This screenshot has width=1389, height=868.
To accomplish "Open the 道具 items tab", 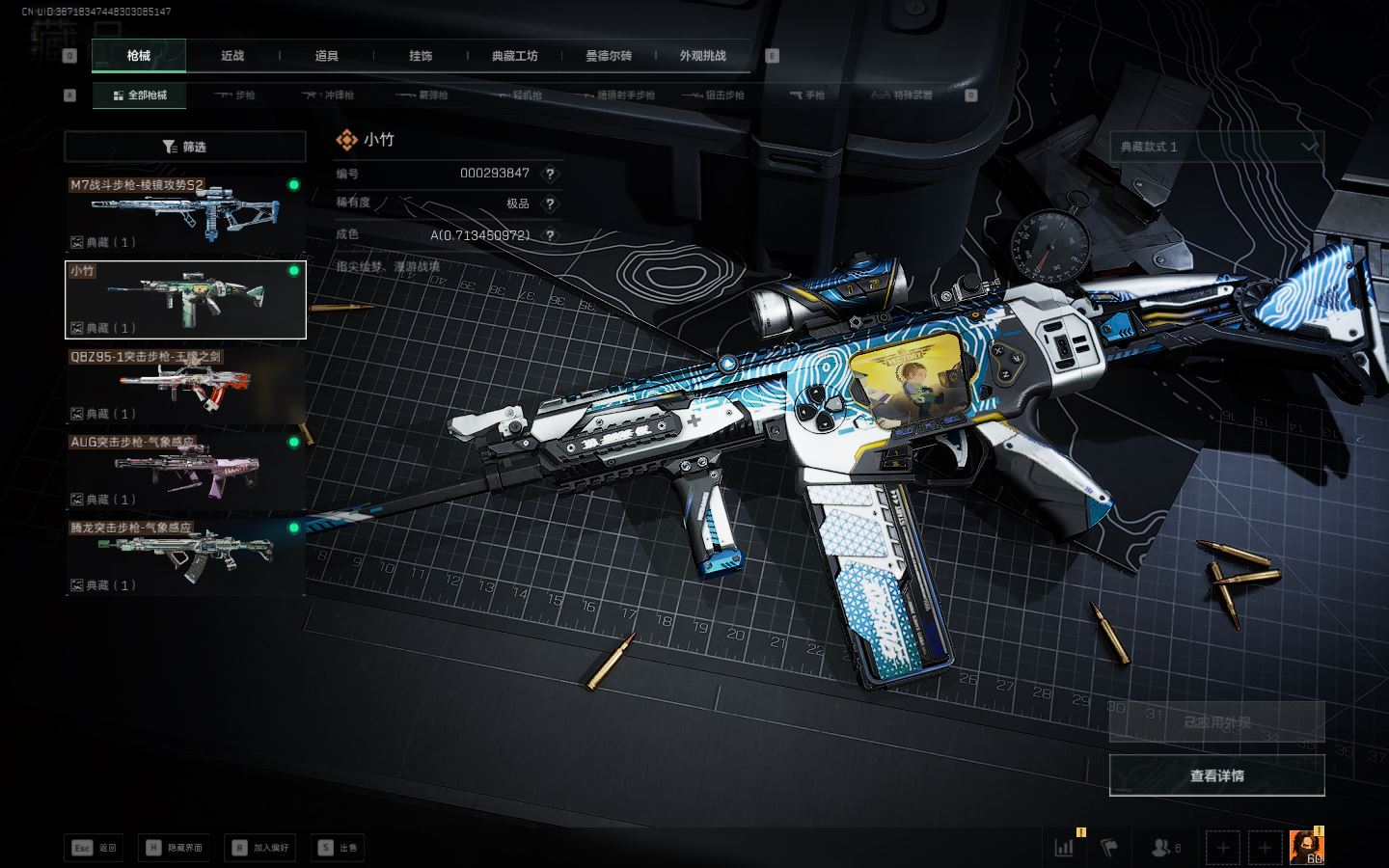I will point(327,56).
